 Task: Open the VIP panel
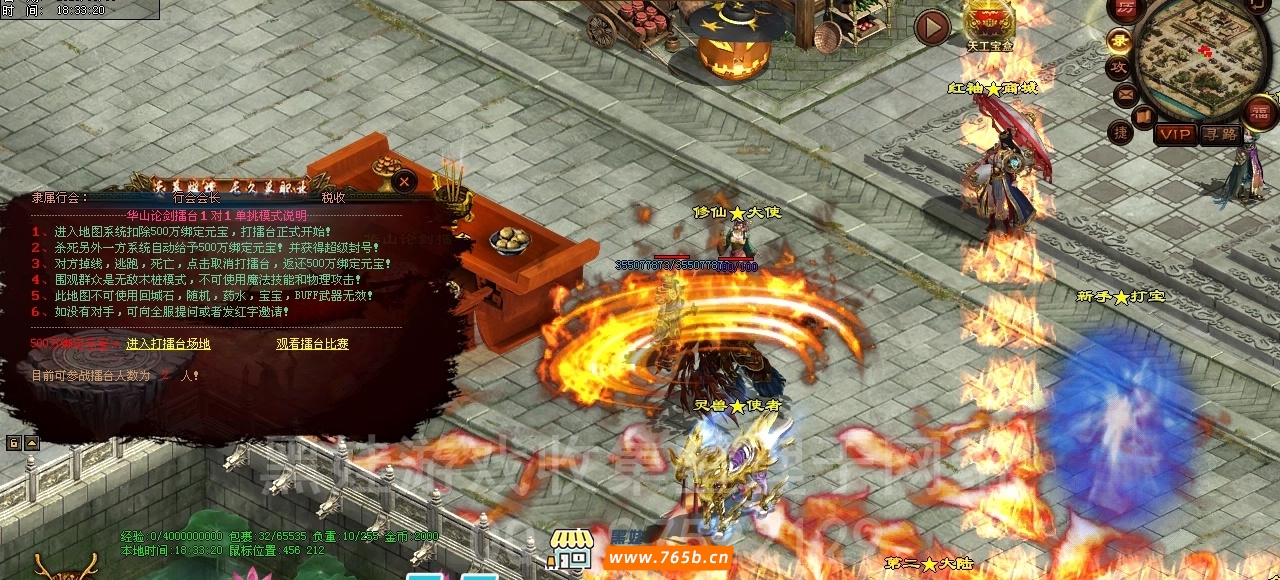[x=1176, y=134]
